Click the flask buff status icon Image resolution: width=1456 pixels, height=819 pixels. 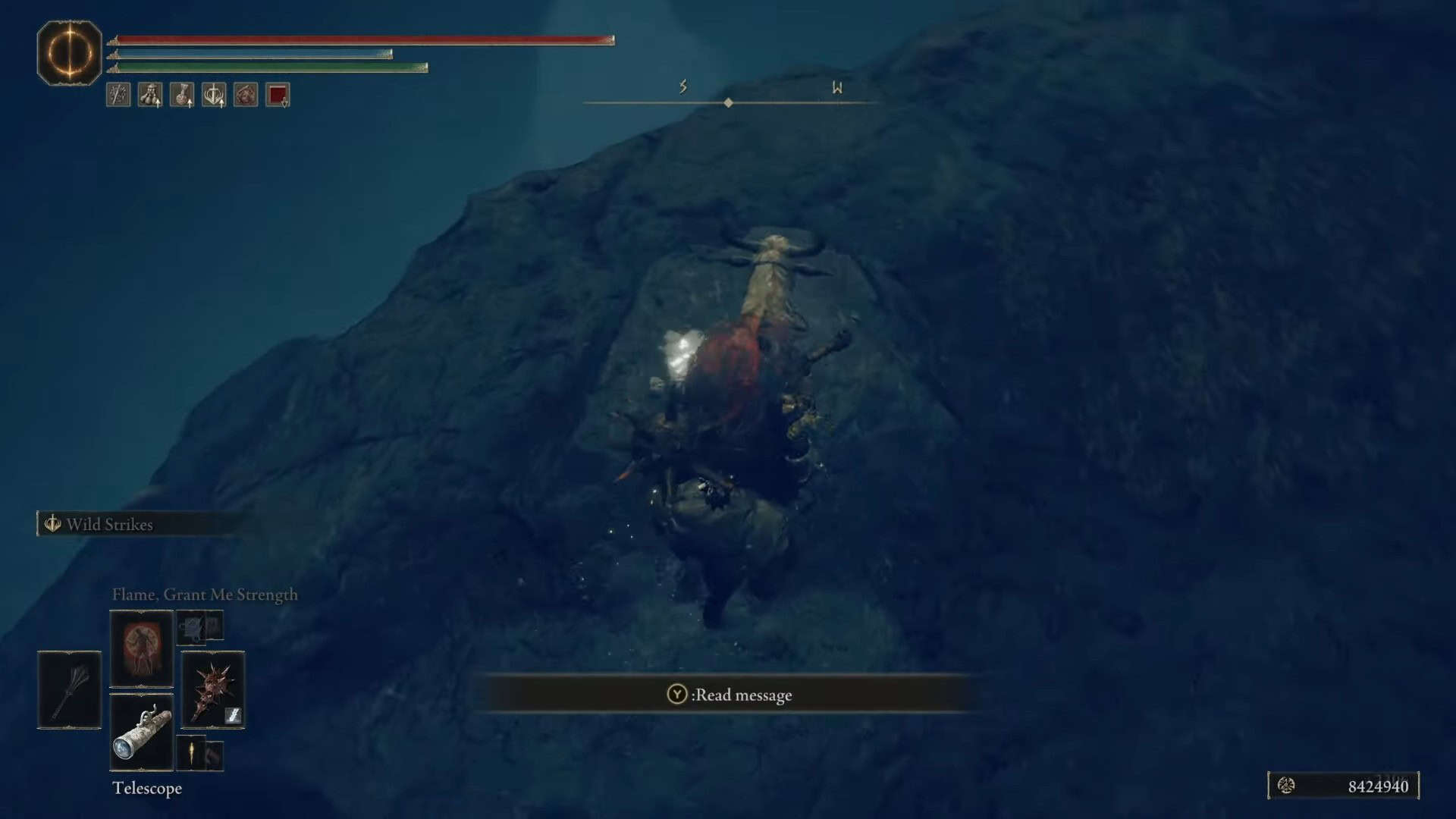pos(182,95)
